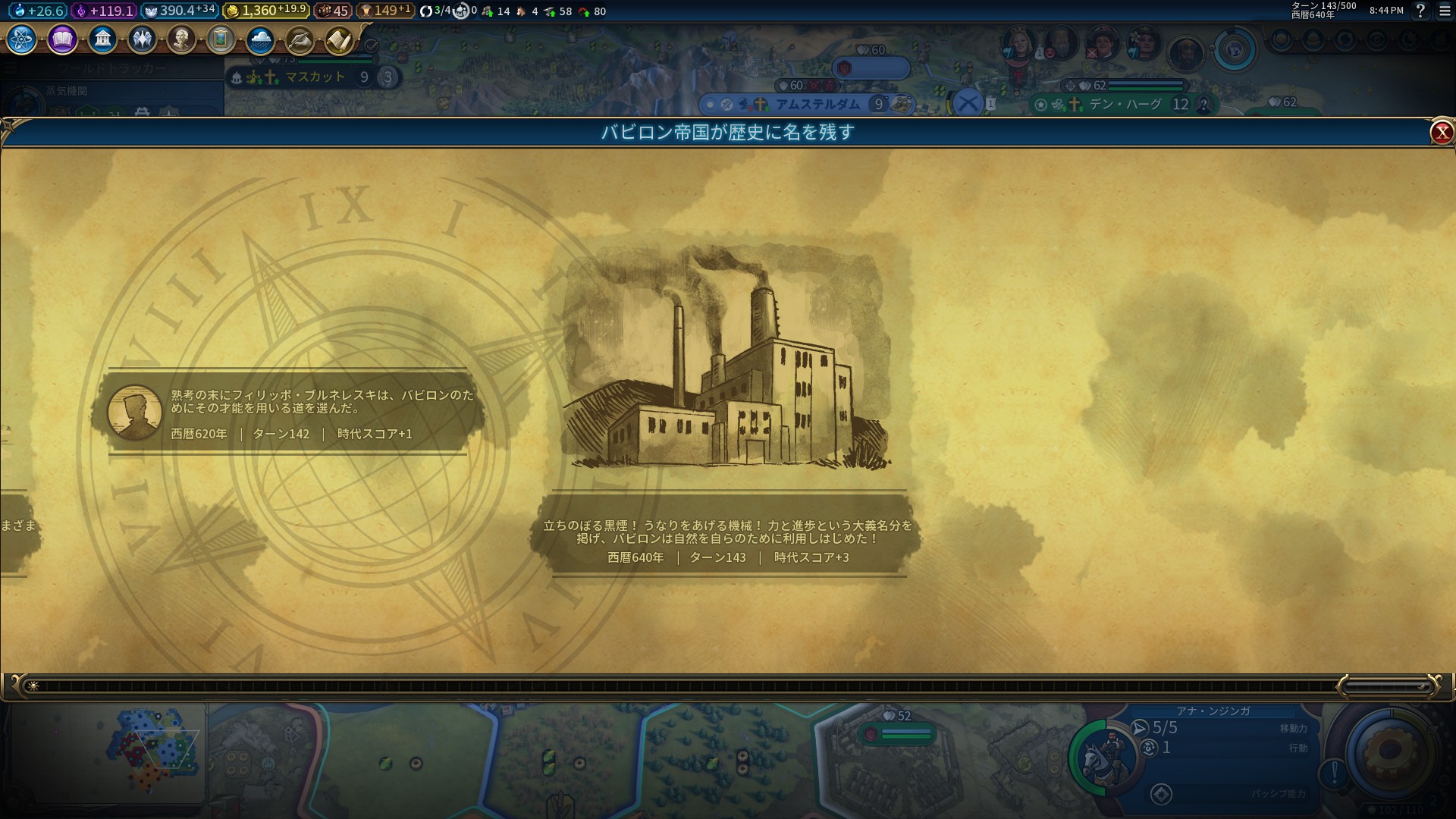
Task: Open the religion wings icon
Action: 142,39
